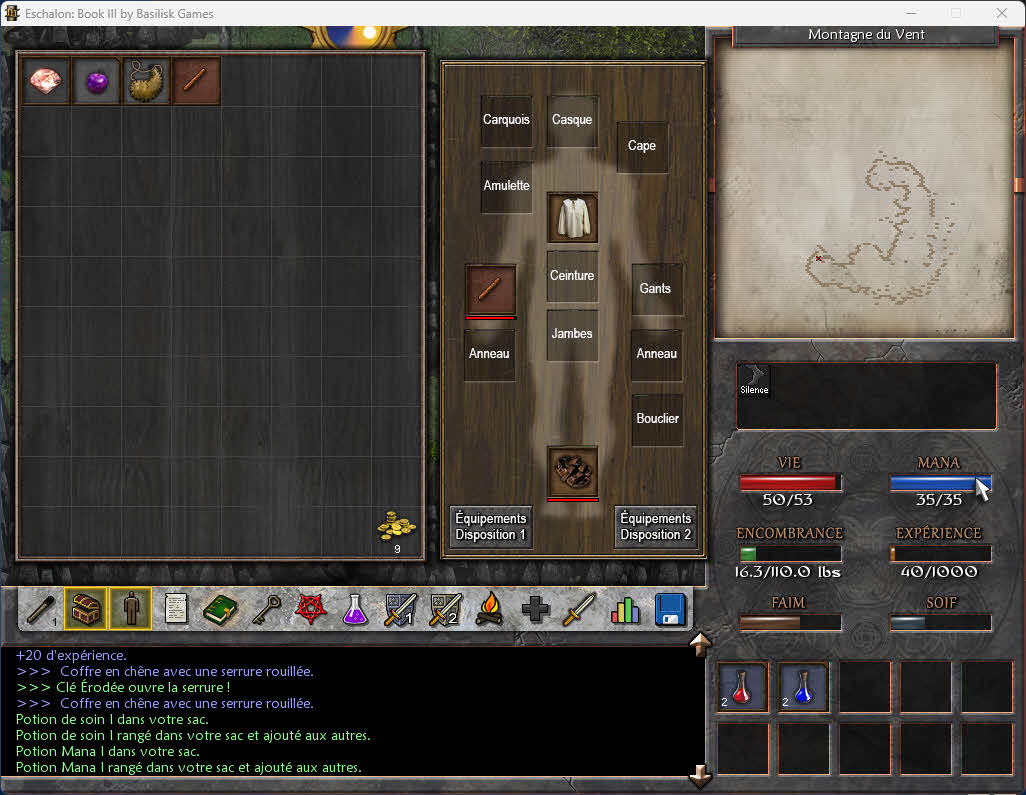Select the equipped boots slot
Screen dimensions: 1026x795
(x=573, y=470)
